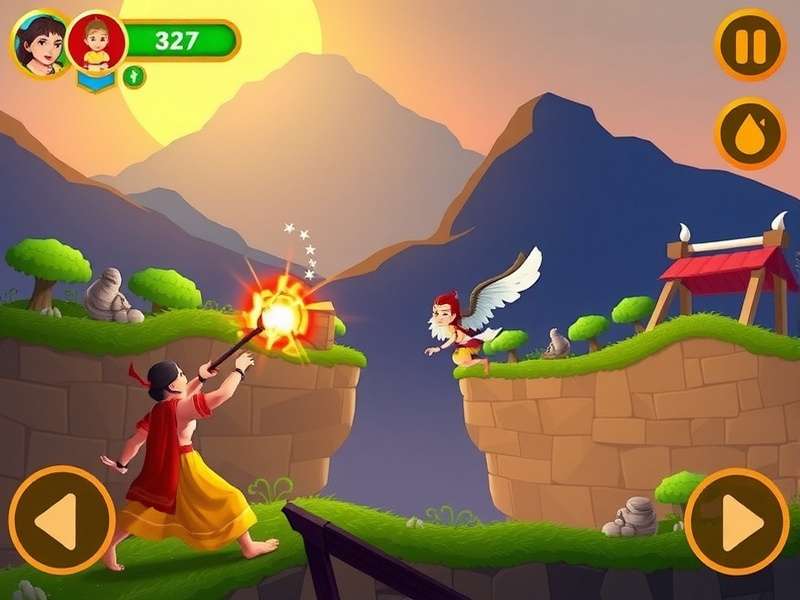Move right with the right arrow button
This screenshot has width=800, height=600.
pyautogui.click(x=738, y=520)
